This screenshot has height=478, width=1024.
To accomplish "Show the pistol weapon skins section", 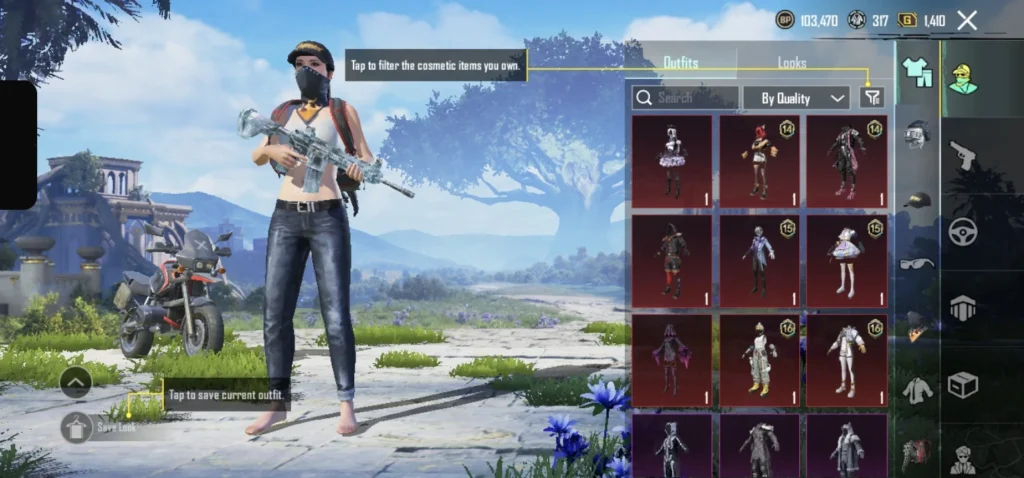I will pos(963,155).
